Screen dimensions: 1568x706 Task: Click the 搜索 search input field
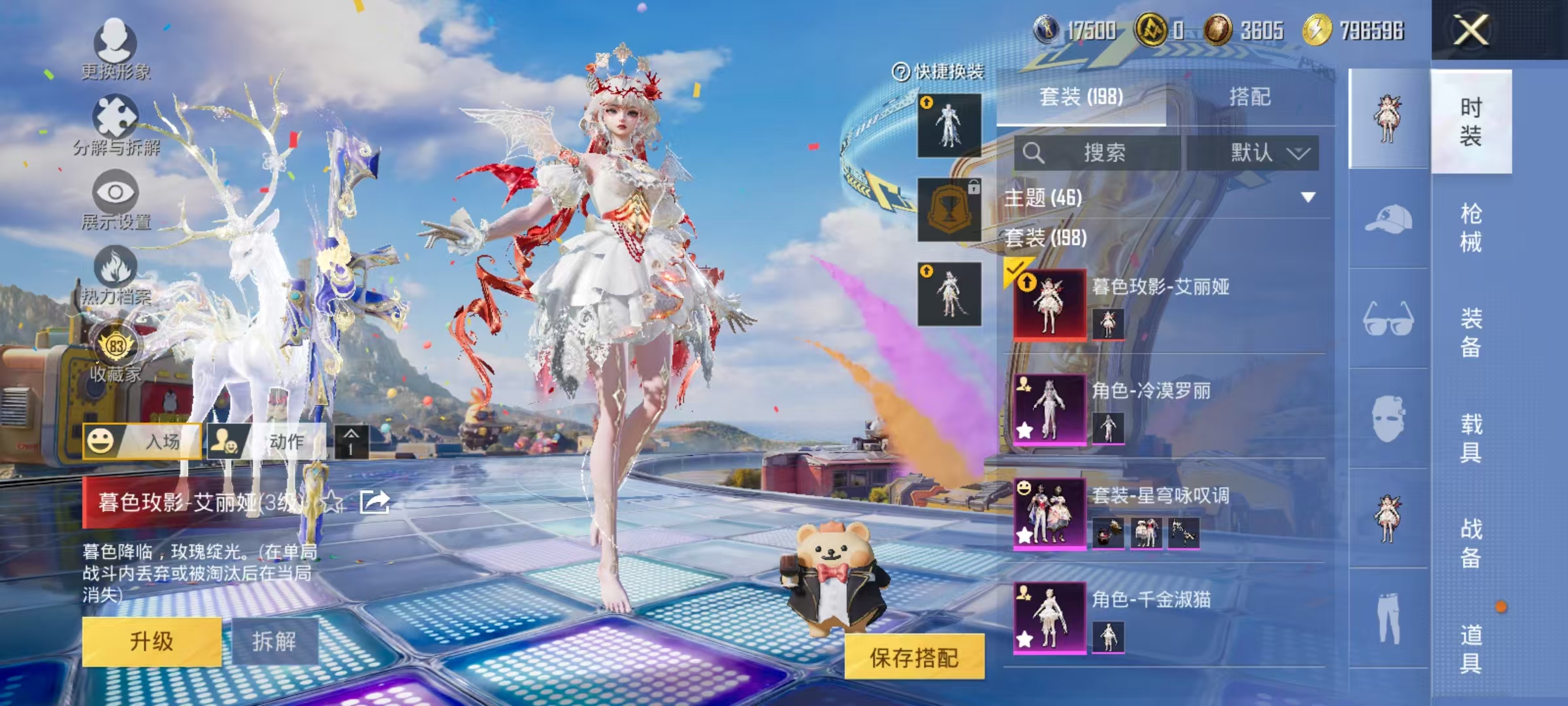pos(1111,152)
